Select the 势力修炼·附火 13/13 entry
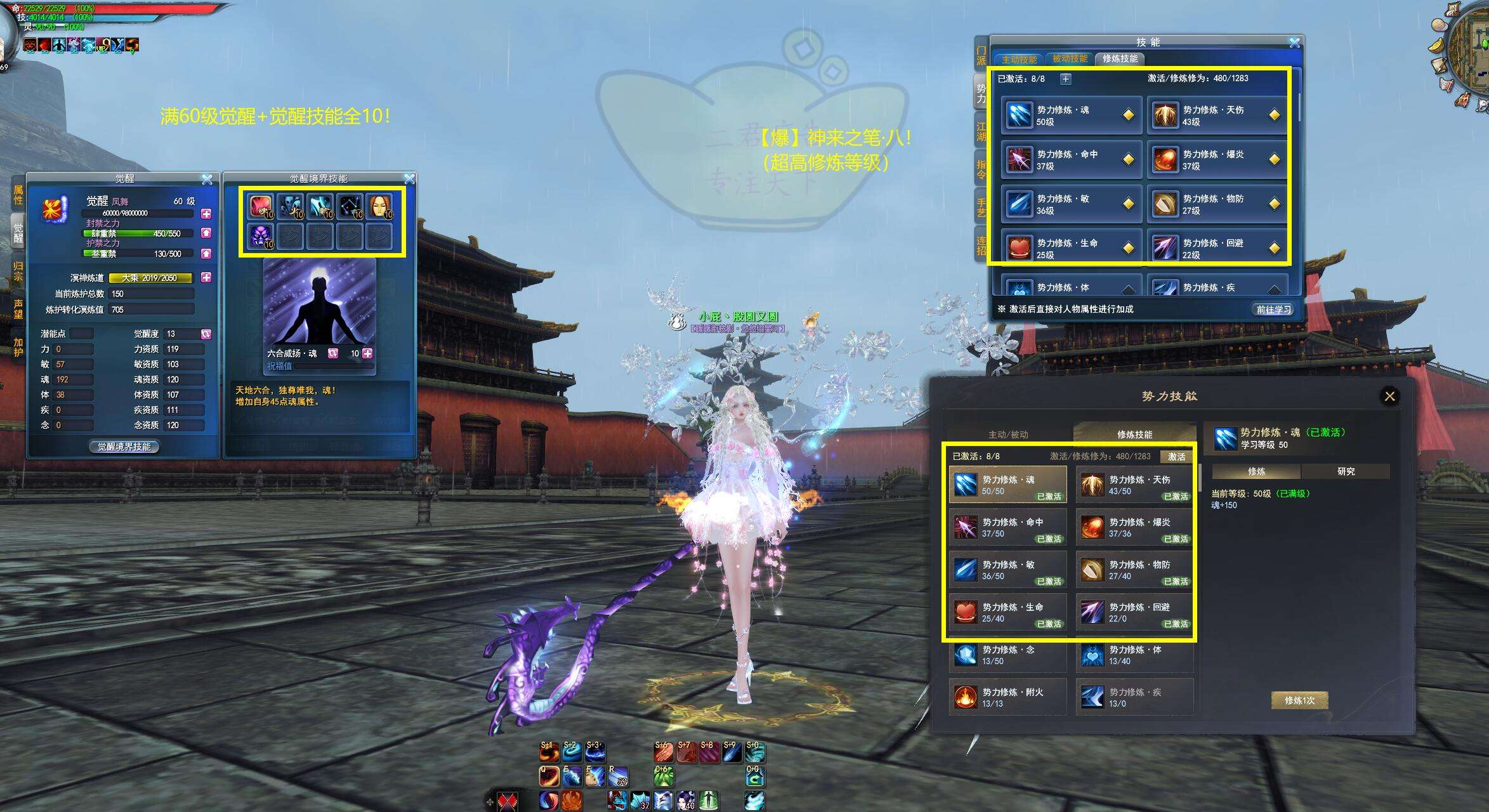 (x=1007, y=697)
